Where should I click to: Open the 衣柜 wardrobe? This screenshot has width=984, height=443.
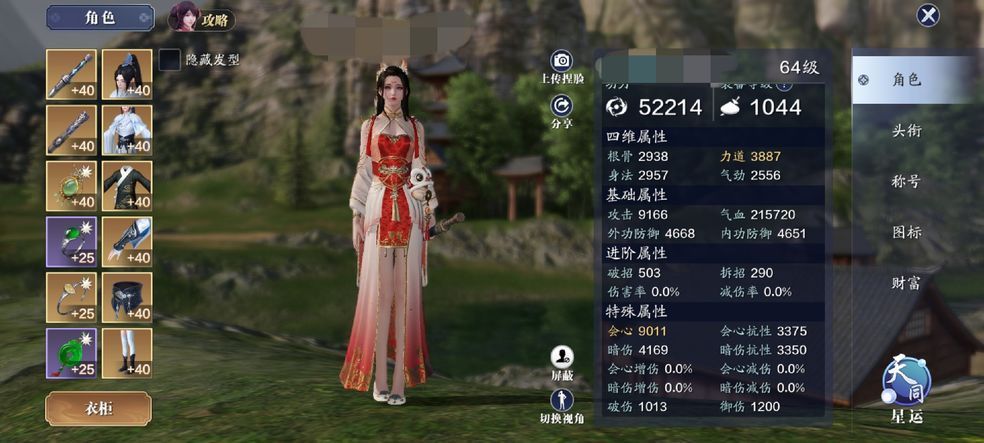[98, 408]
